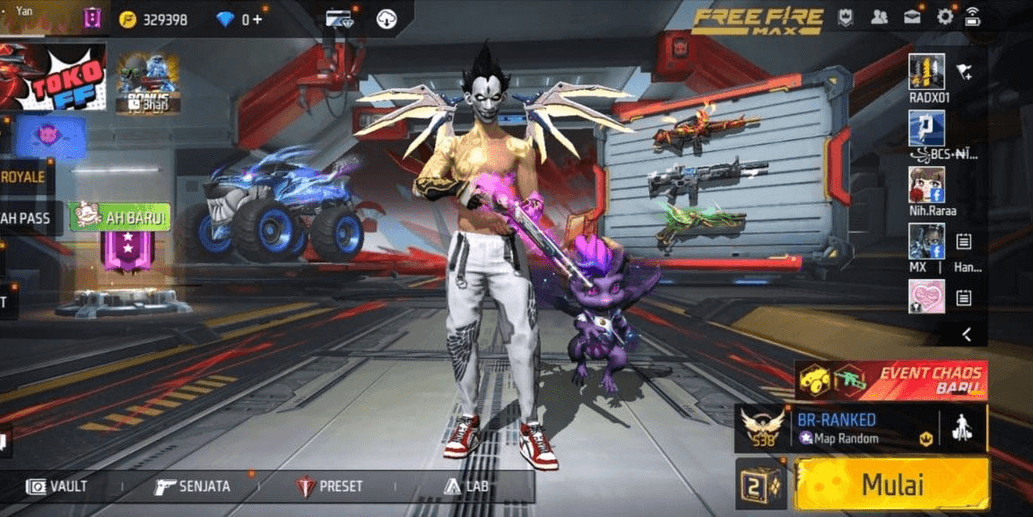Open the friends list icon
The image size is (1033, 517).
click(879, 18)
